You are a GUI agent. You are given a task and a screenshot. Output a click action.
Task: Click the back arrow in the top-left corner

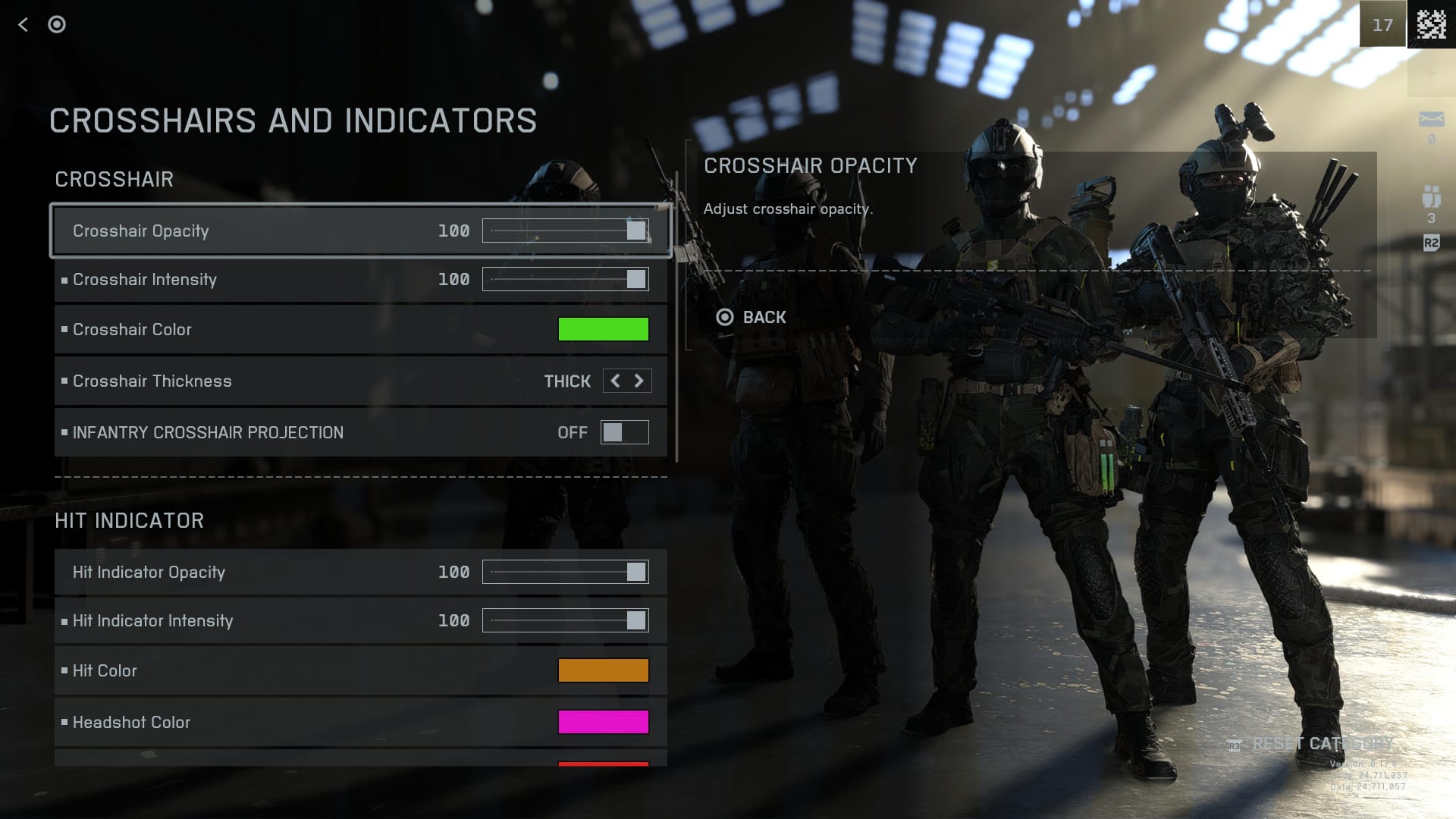pos(23,25)
